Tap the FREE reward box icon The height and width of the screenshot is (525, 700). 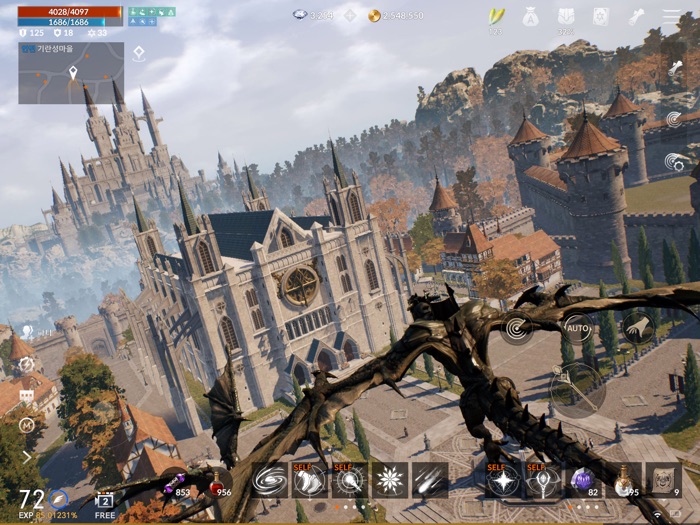point(105,503)
